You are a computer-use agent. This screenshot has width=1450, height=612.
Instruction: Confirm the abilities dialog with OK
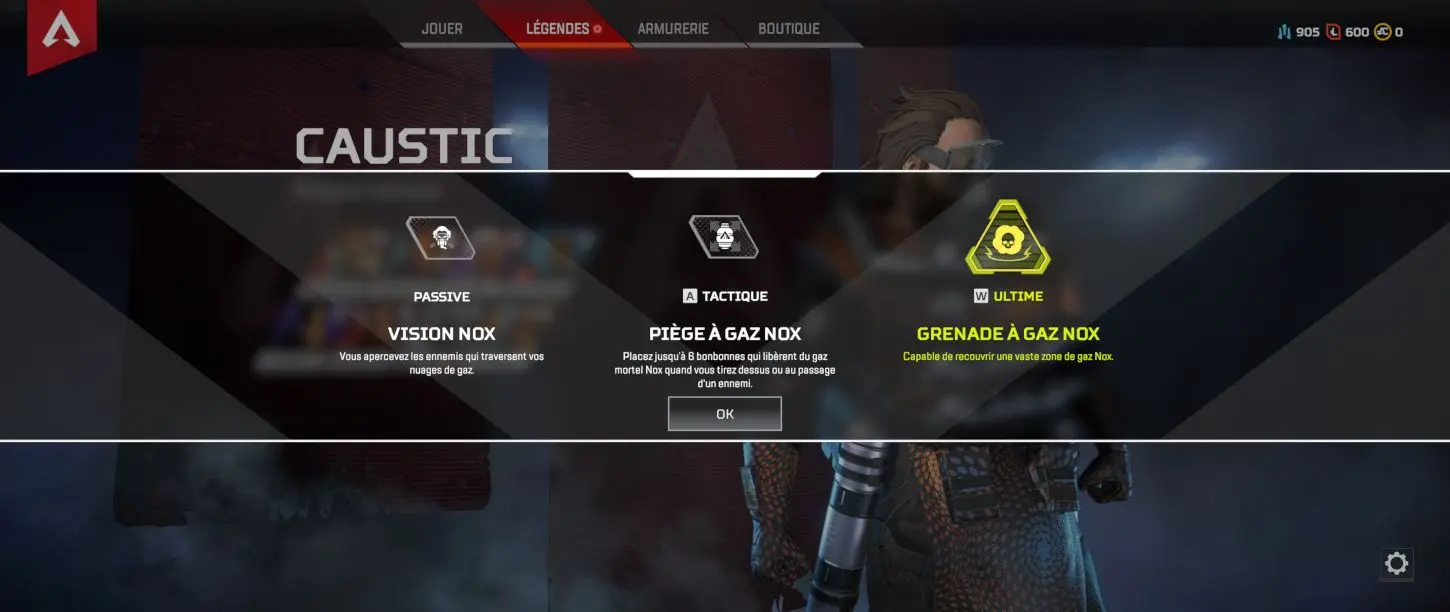pyautogui.click(x=724, y=414)
